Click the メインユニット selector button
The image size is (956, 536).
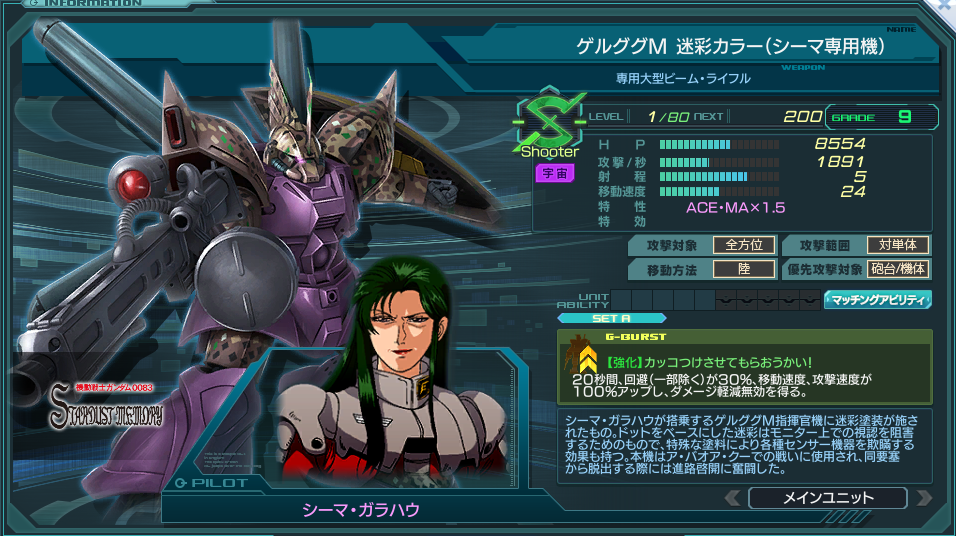tap(827, 498)
